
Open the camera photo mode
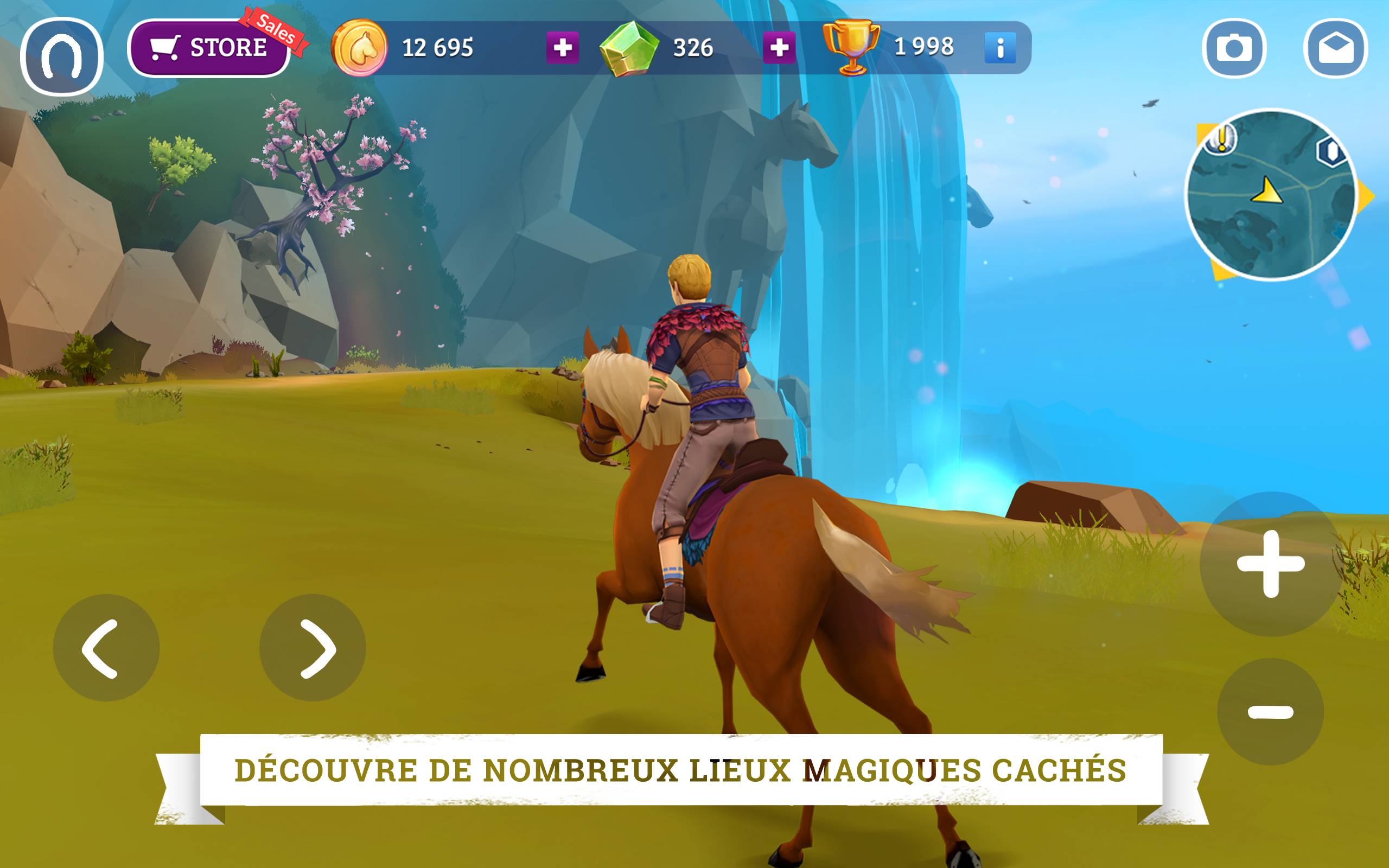1233,48
